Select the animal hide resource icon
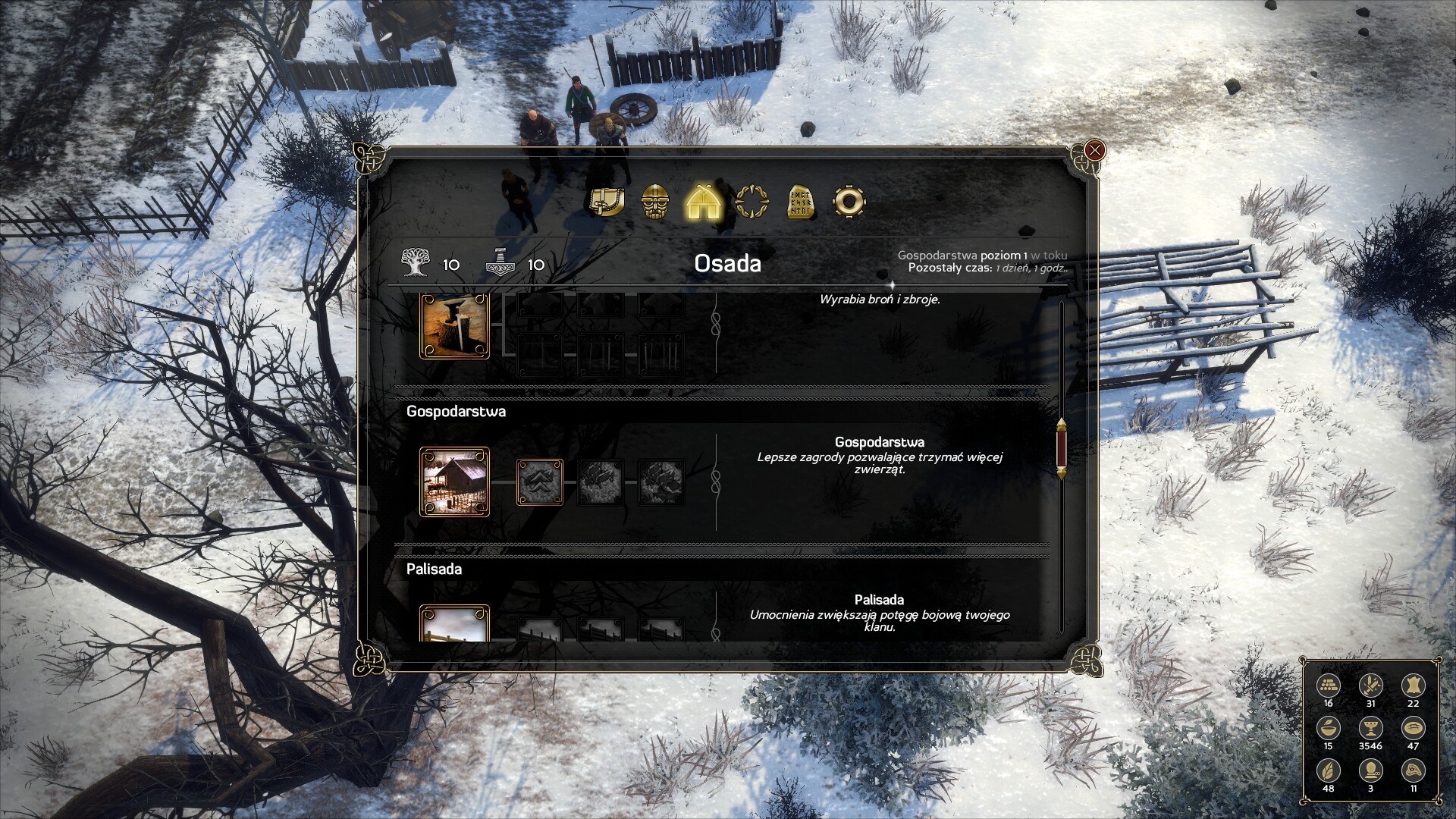The image size is (1456, 819). pyautogui.click(x=1413, y=686)
